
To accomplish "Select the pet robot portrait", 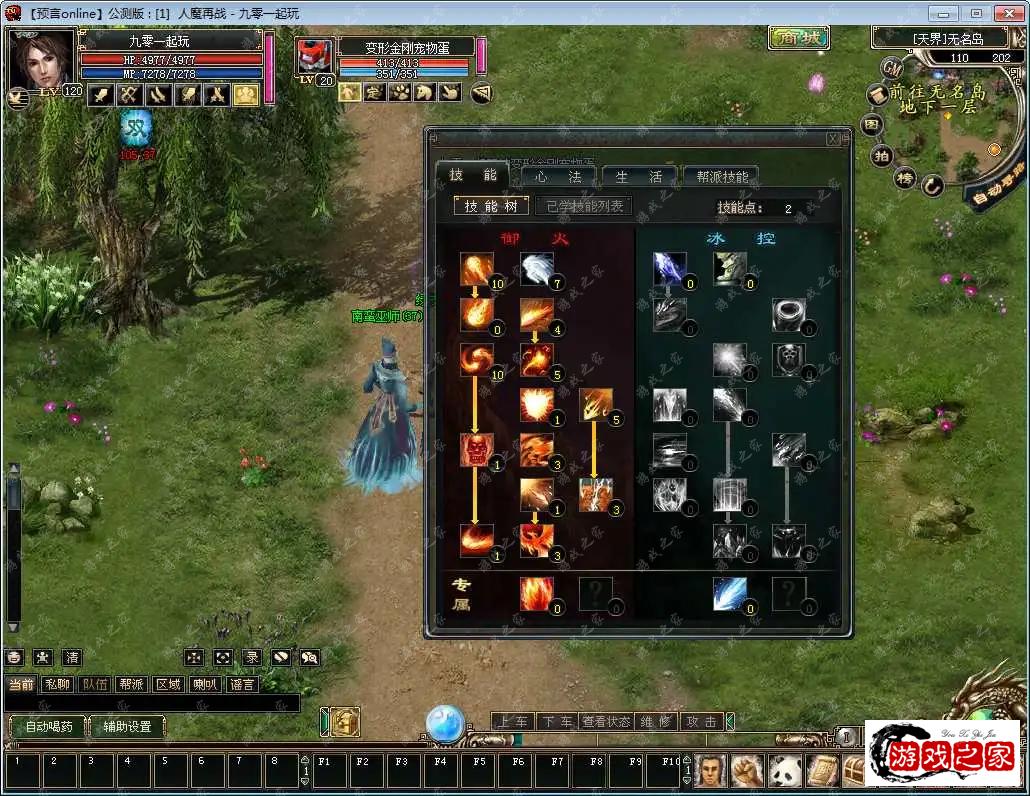I will coord(314,57).
